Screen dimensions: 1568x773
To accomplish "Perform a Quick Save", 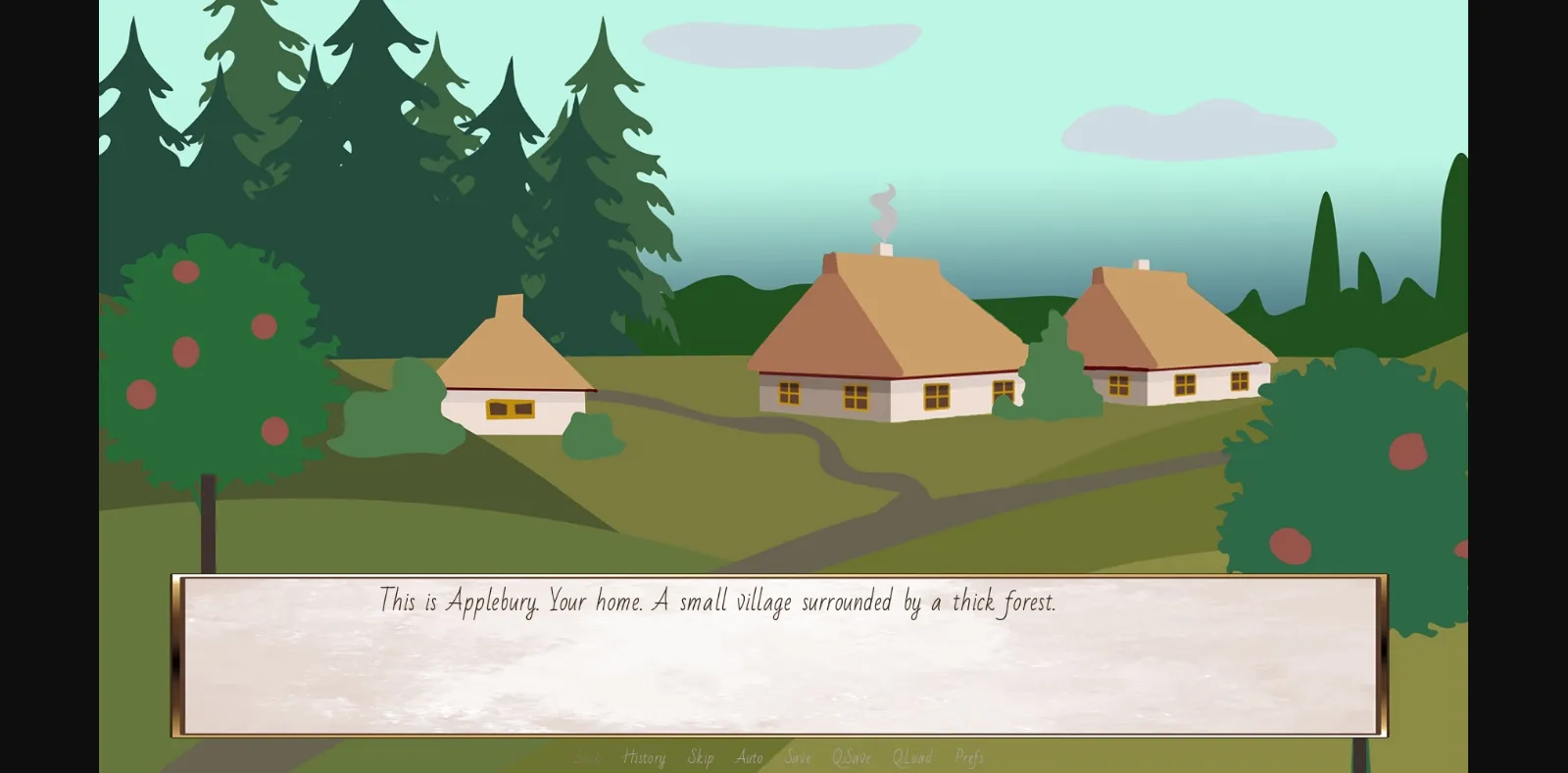I will 852,757.
